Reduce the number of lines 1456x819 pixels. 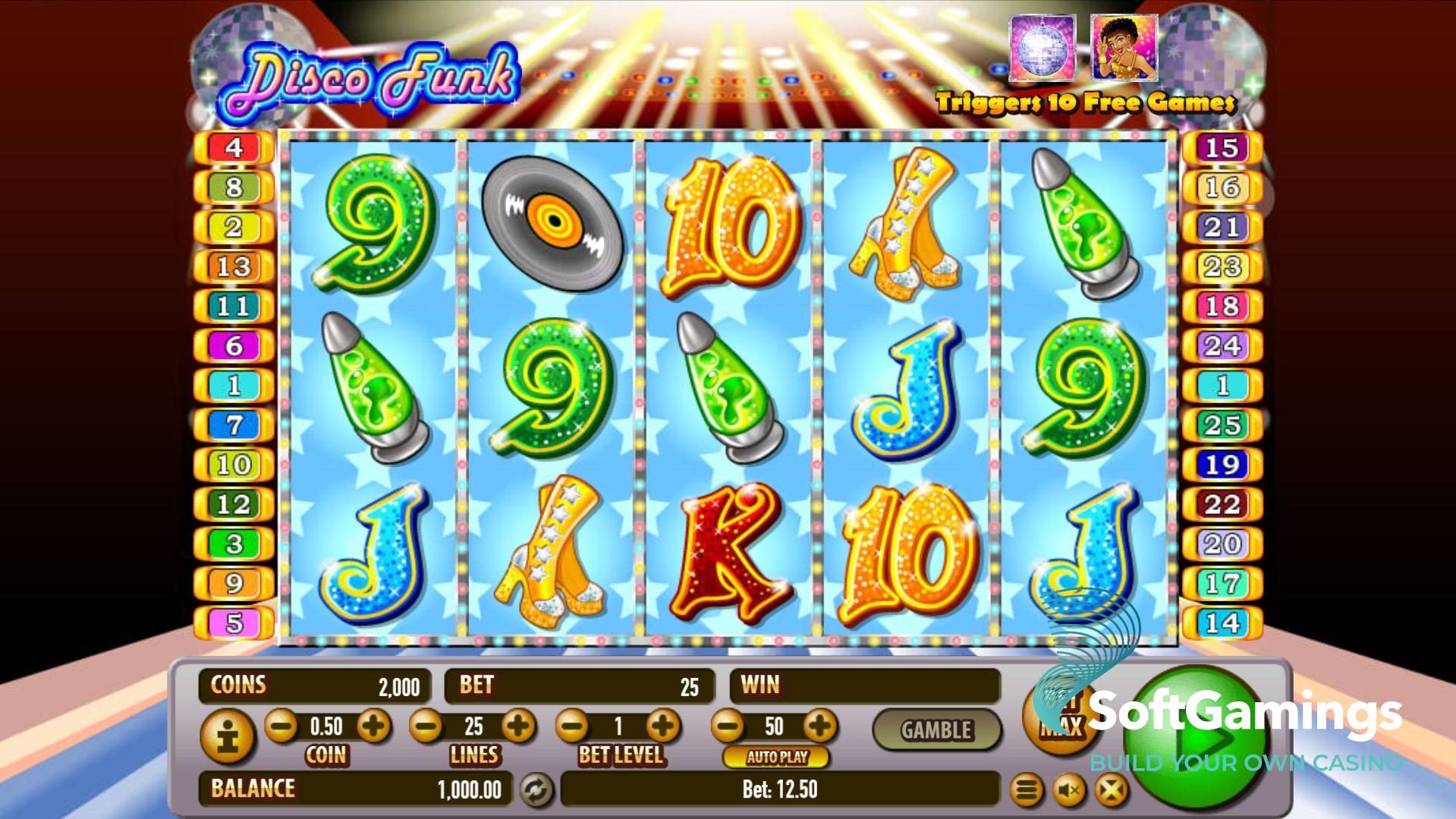coord(426,726)
